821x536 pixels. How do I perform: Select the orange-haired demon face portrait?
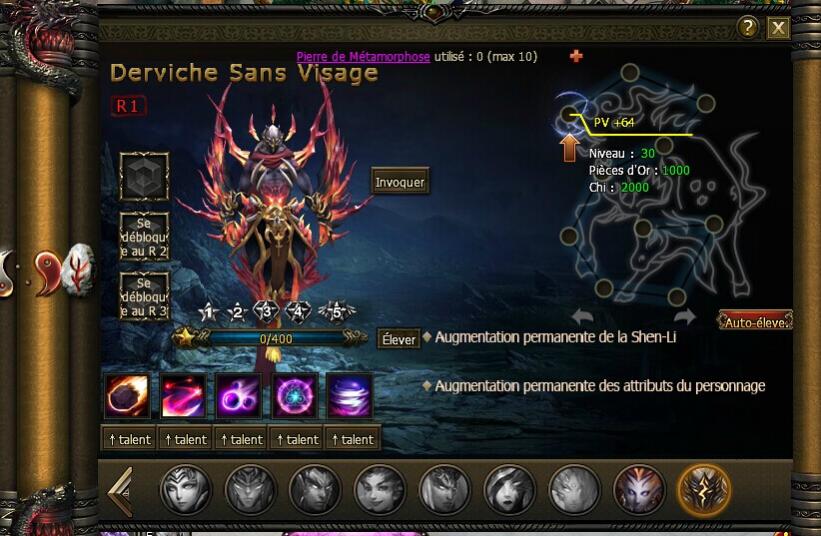tap(639, 490)
